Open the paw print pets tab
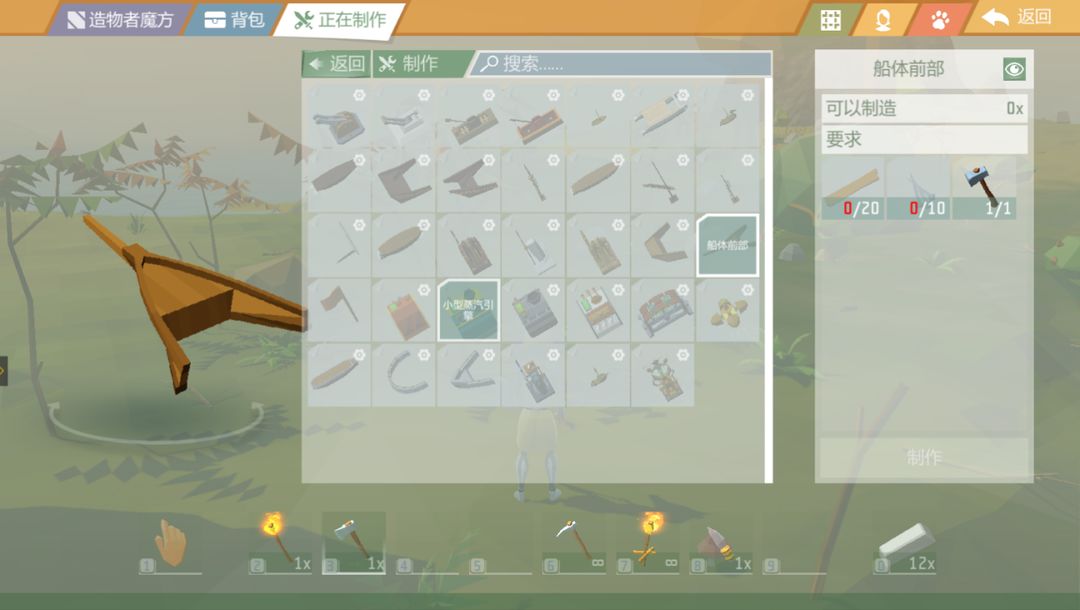1080x610 pixels. pyautogui.click(x=940, y=19)
